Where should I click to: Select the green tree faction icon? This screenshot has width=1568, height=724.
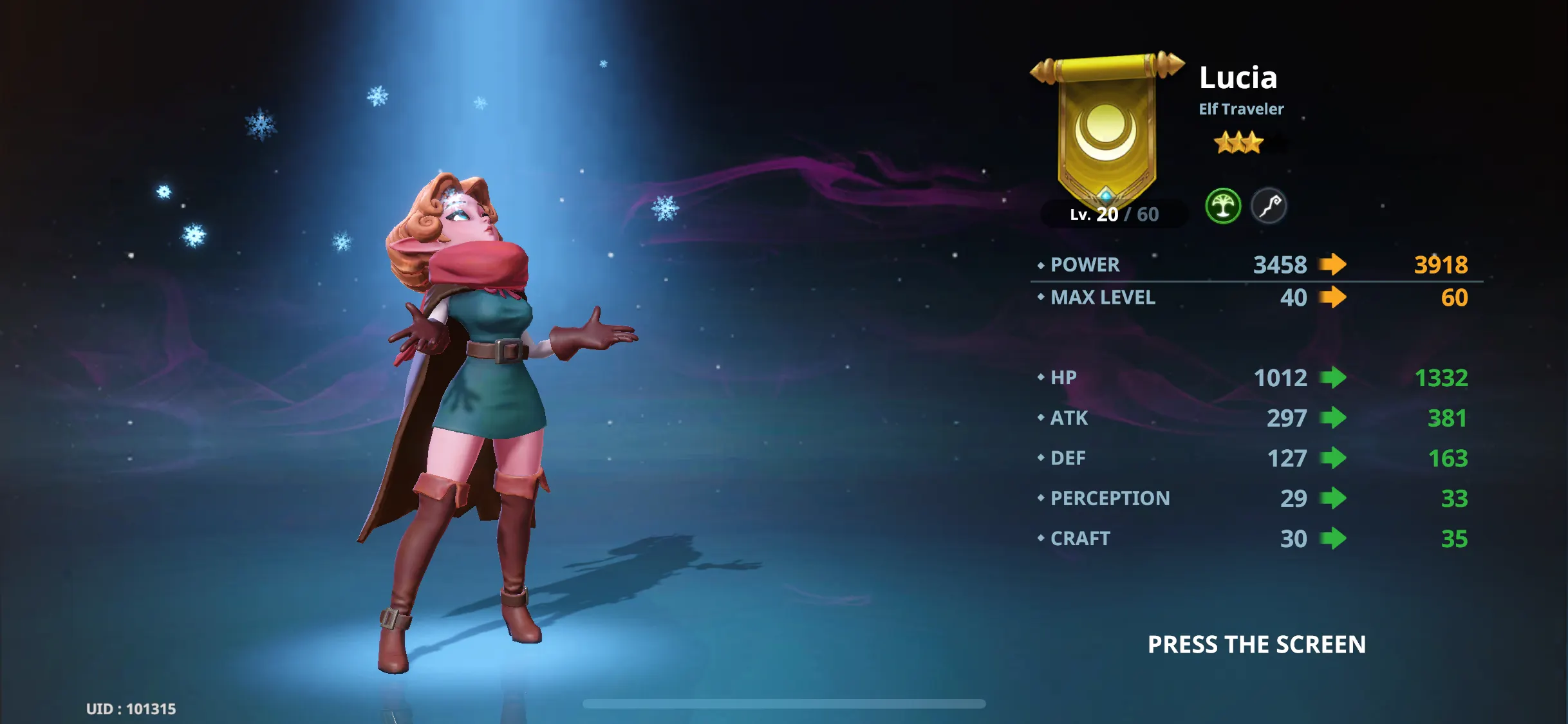(x=1222, y=206)
